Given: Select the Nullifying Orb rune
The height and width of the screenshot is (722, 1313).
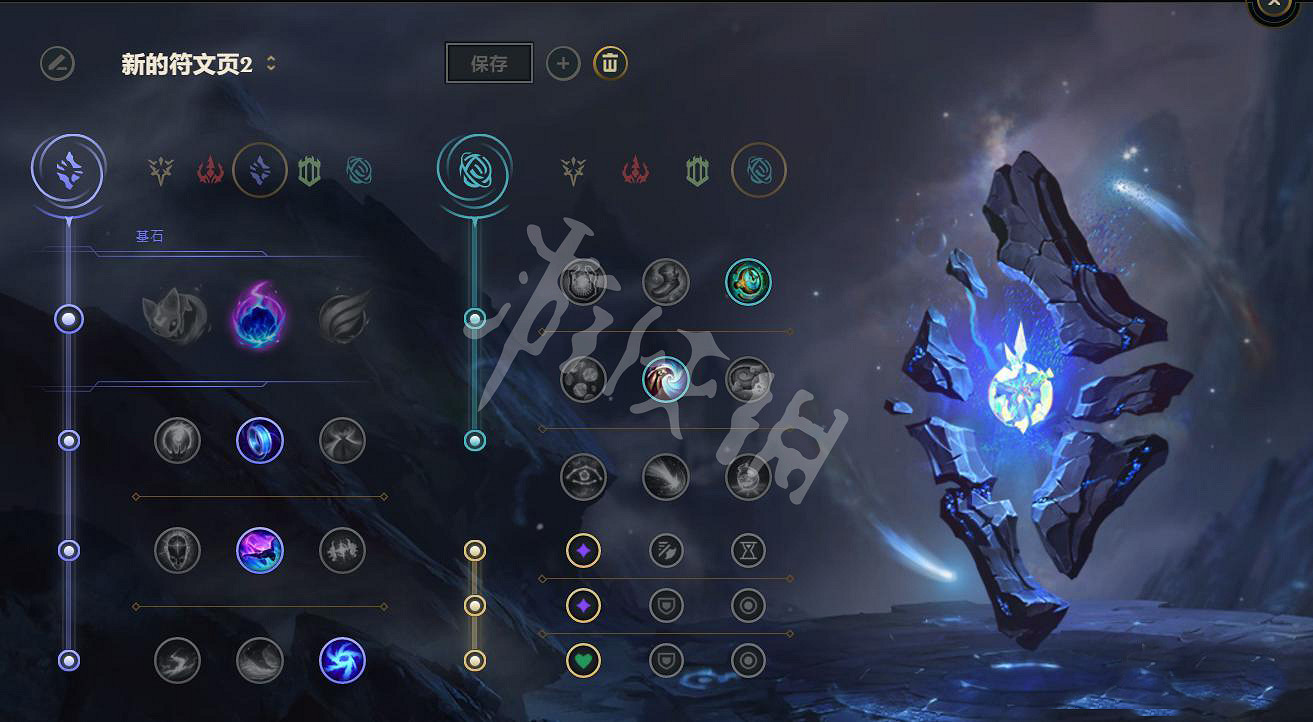Looking at the screenshot, I should pyautogui.click(x=177, y=440).
